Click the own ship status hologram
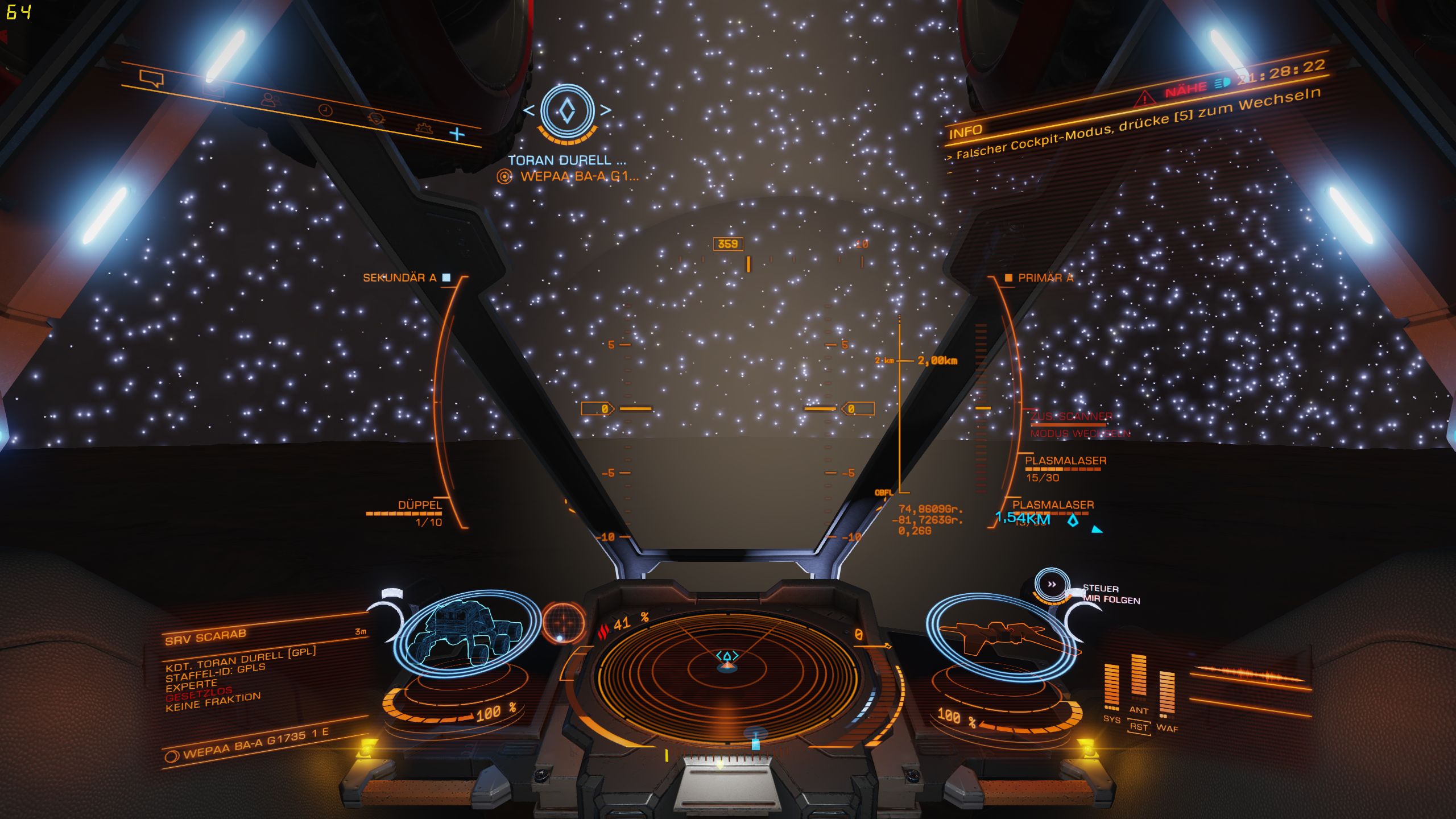 point(1001,637)
